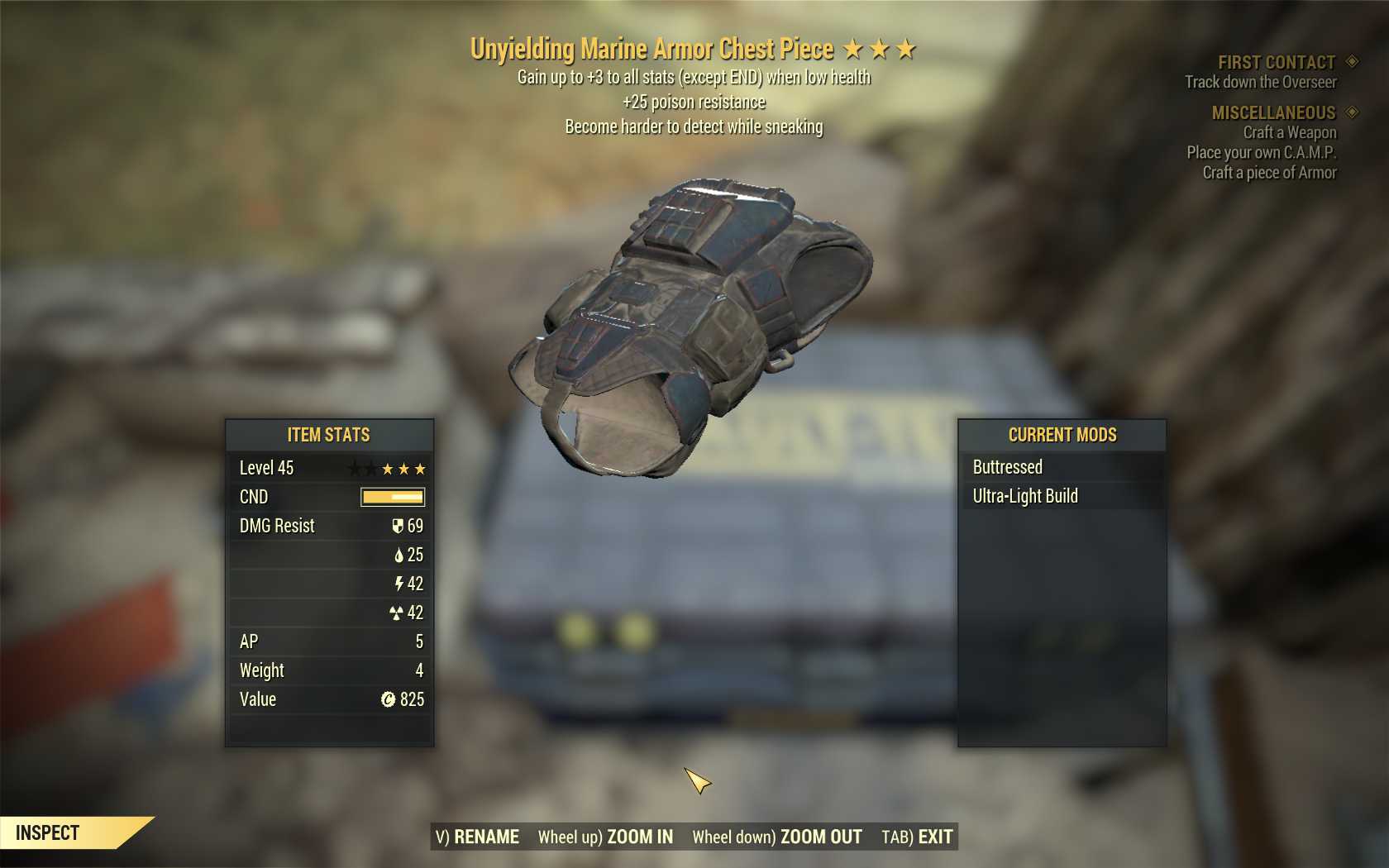Choose the Zoom In control
Screen dimensions: 1389x868
(x=605, y=837)
